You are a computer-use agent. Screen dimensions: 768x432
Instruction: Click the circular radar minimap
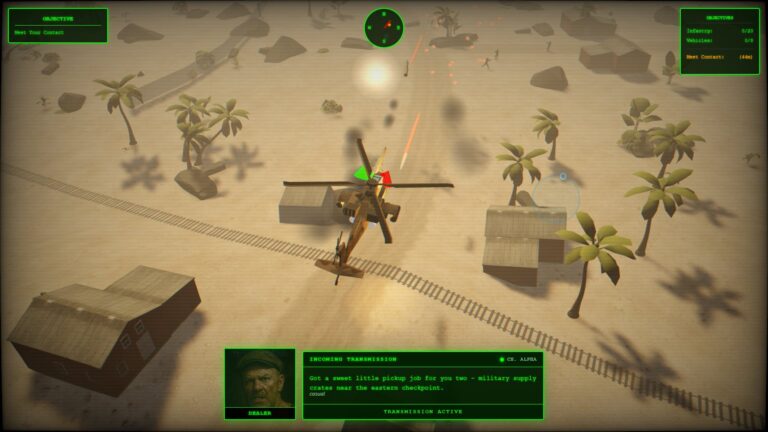[x=384, y=27]
